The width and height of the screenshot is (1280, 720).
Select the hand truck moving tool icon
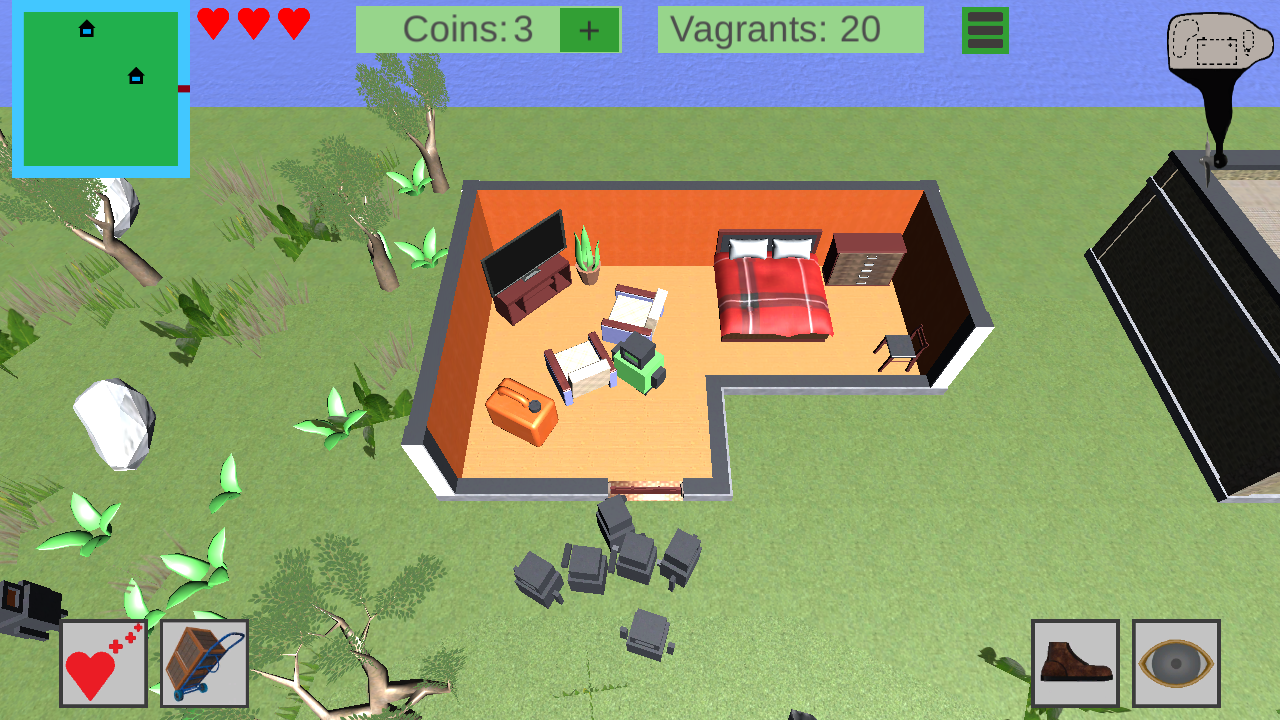click(203, 662)
